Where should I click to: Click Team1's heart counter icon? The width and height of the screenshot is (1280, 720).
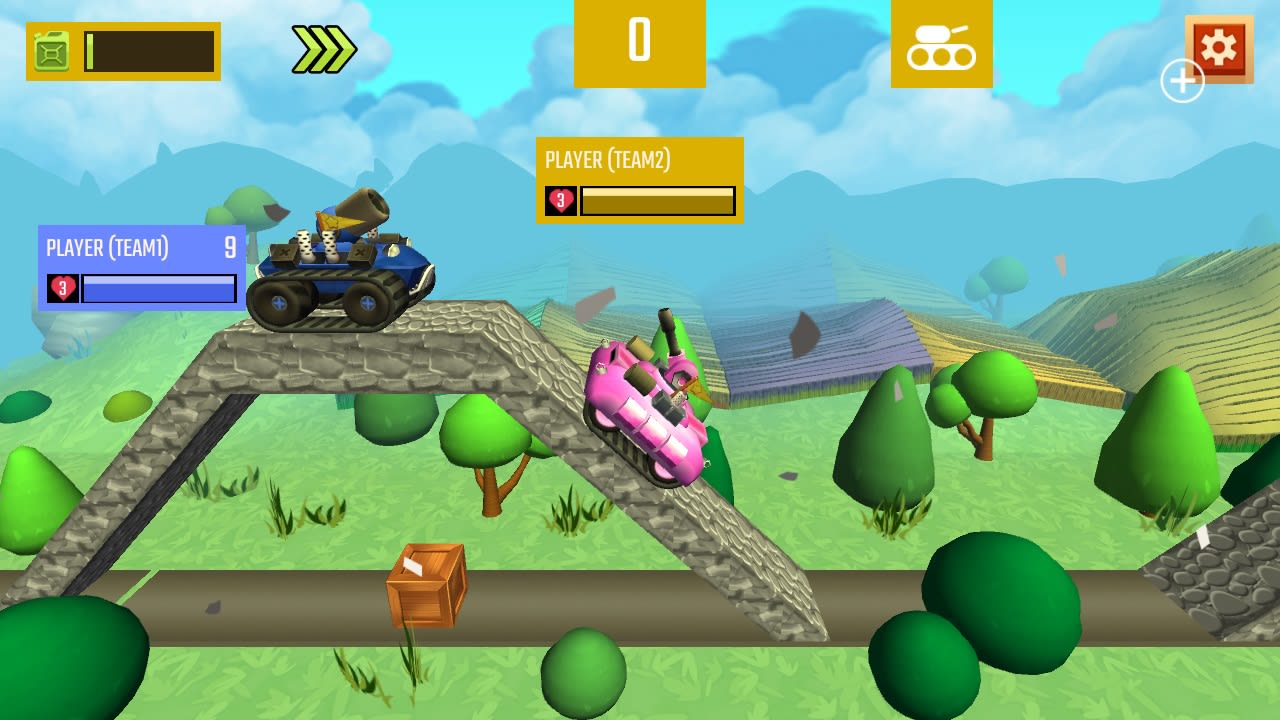[x=62, y=289]
